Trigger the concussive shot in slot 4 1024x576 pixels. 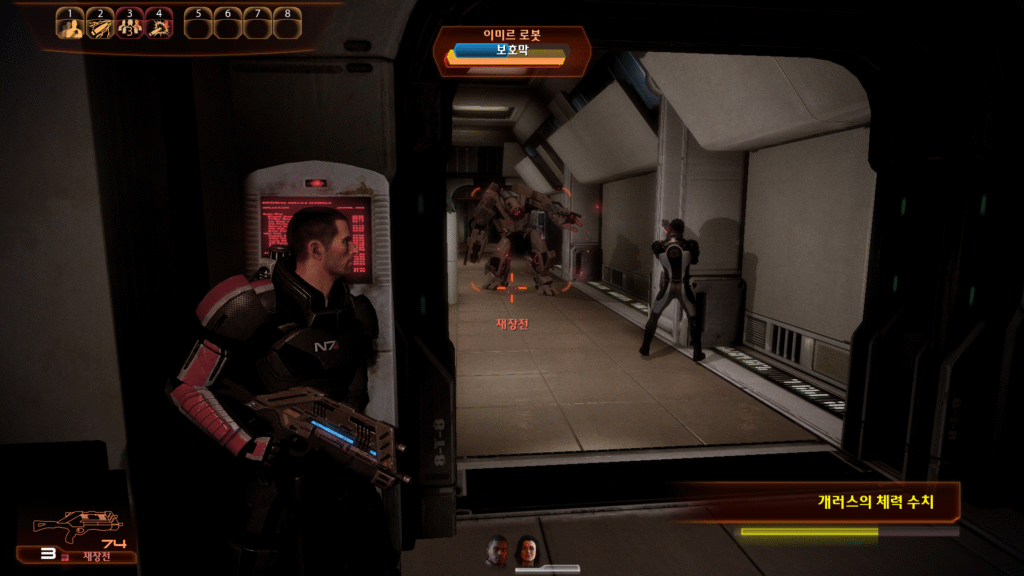(x=158, y=25)
